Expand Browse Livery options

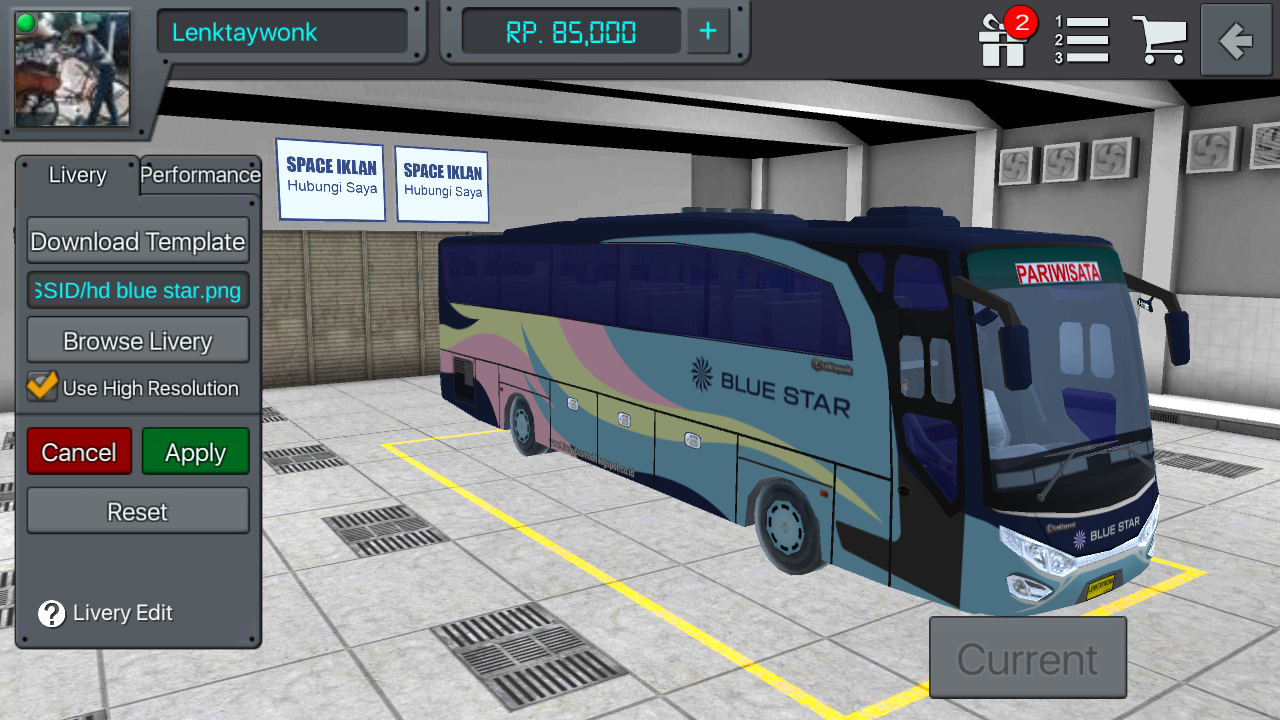[x=137, y=340]
